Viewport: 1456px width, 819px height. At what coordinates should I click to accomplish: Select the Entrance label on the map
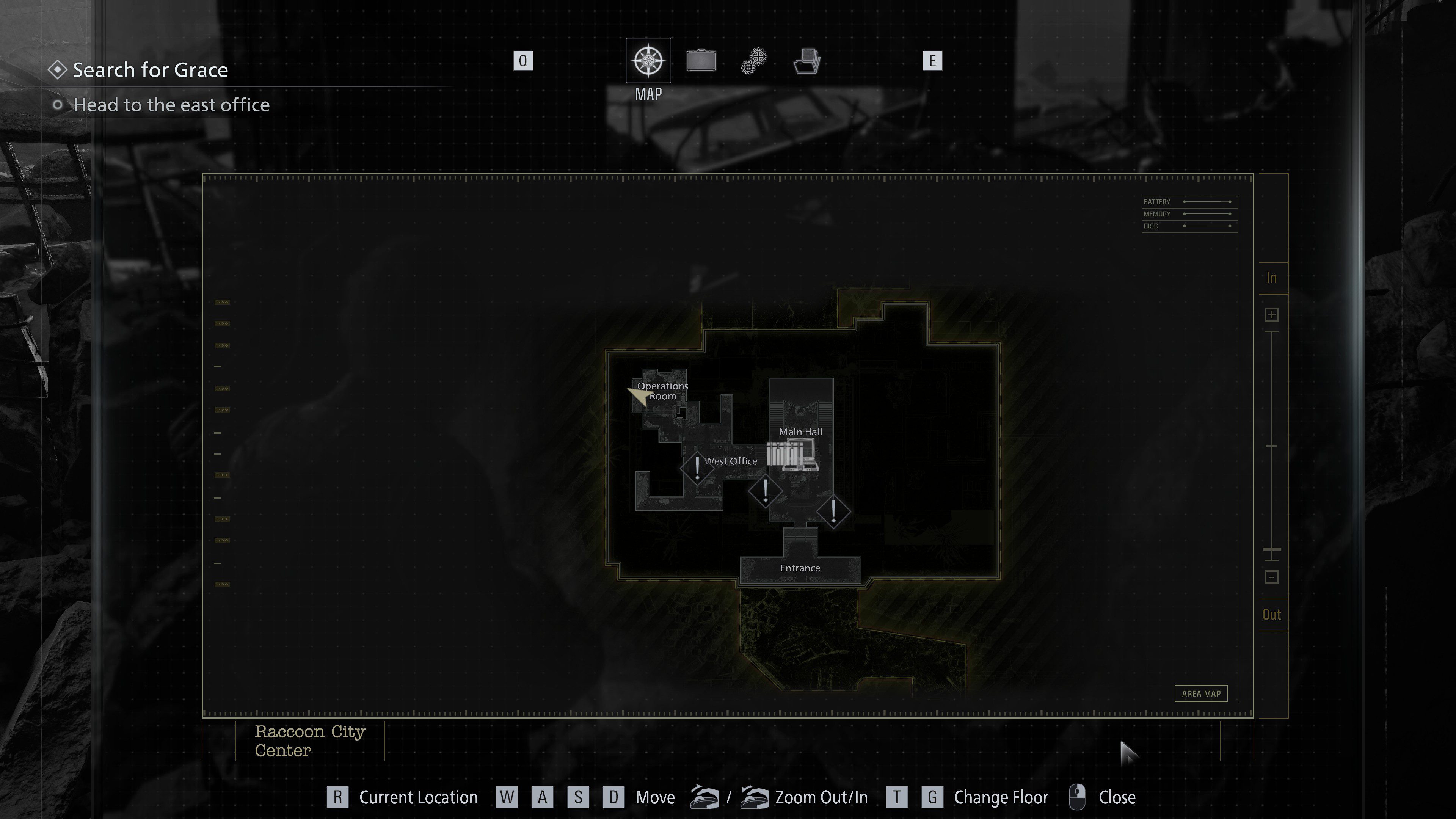pyautogui.click(x=800, y=568)
